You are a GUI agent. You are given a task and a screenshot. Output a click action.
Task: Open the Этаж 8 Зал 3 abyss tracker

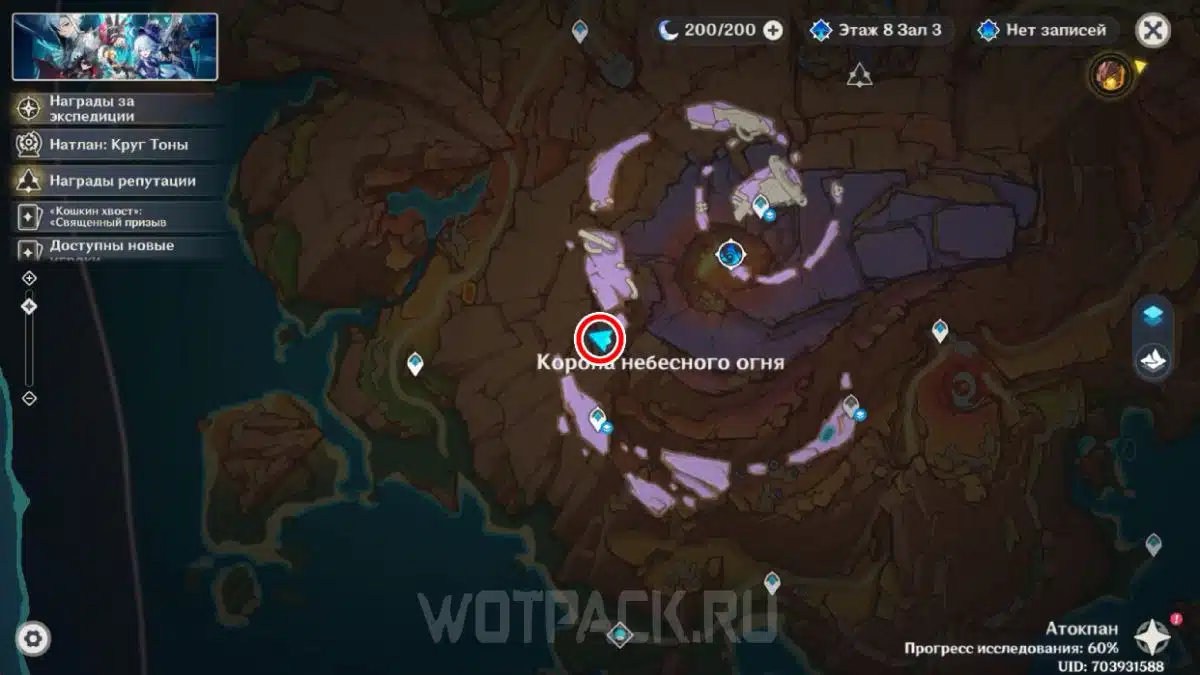pyautogui.click(x=876, y=30)
